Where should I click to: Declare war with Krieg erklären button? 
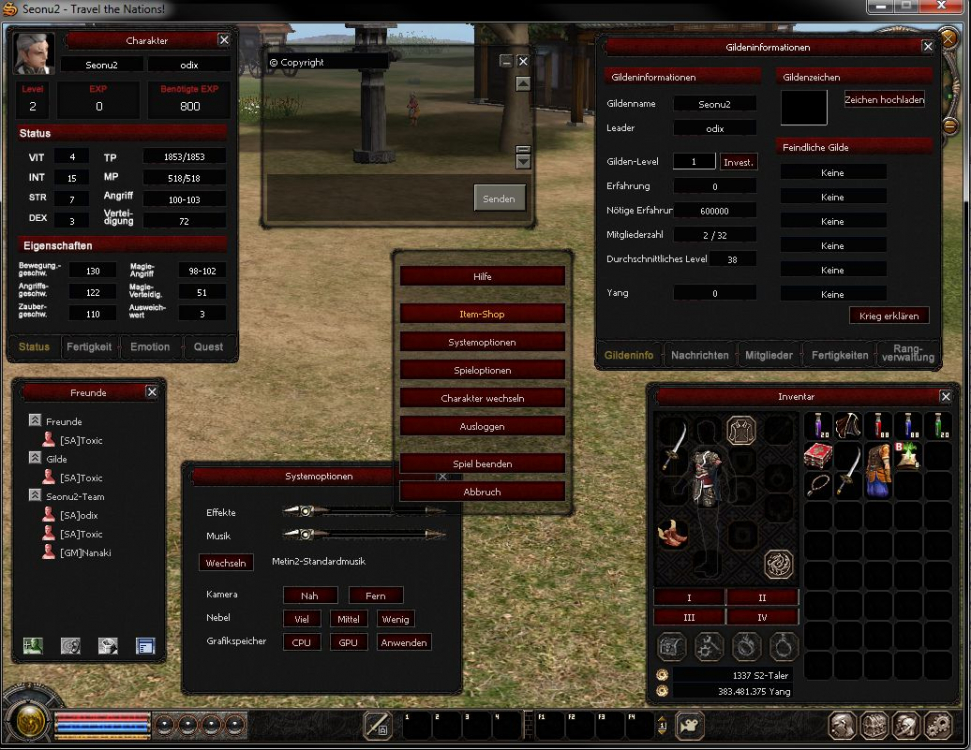[888, 316]
